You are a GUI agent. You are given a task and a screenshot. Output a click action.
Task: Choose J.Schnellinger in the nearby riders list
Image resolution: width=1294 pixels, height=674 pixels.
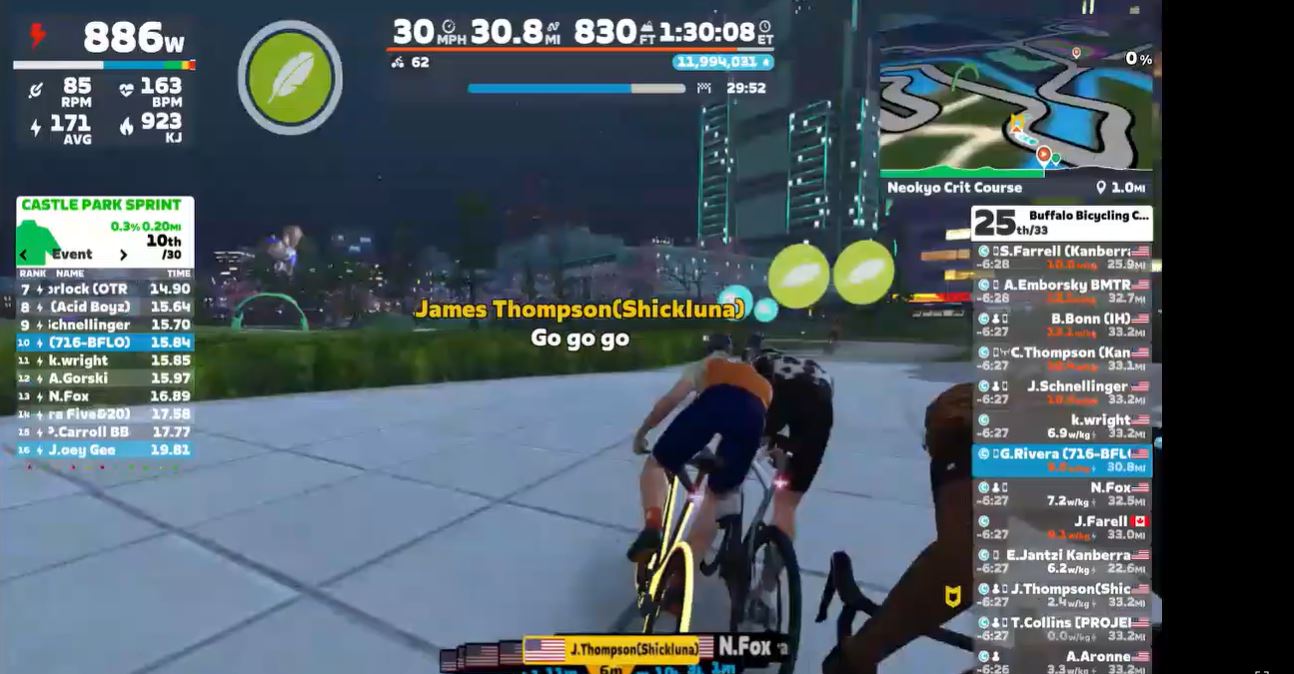tap(1062, 393)
